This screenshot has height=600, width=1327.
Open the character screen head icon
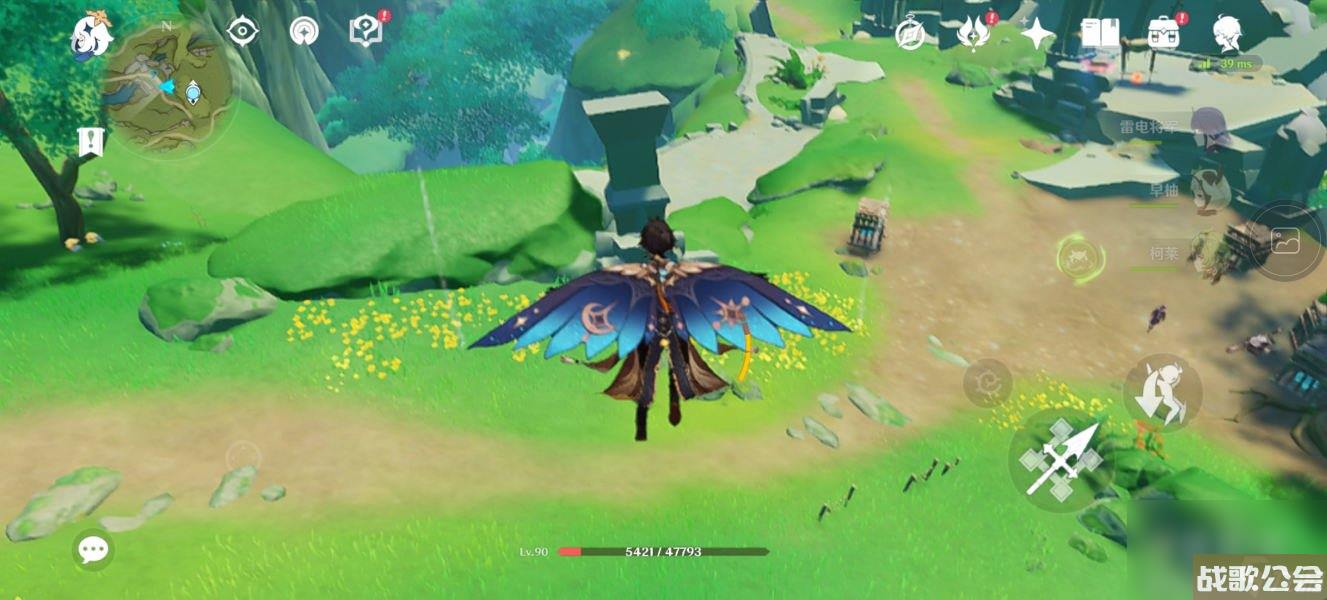click(x=1227, y=34)
